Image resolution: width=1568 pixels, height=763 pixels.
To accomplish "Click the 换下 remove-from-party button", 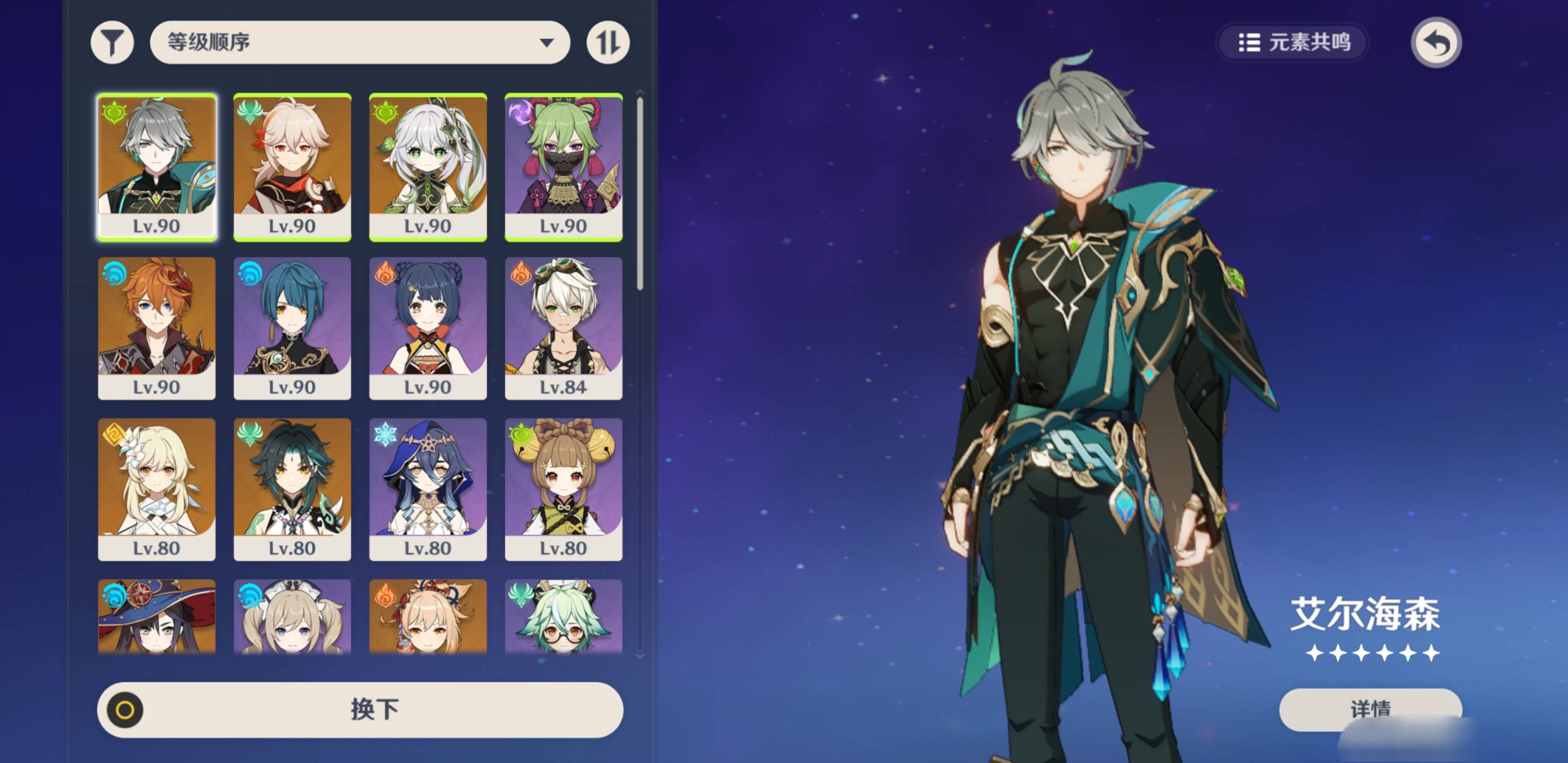I will (x=360, y=709).
